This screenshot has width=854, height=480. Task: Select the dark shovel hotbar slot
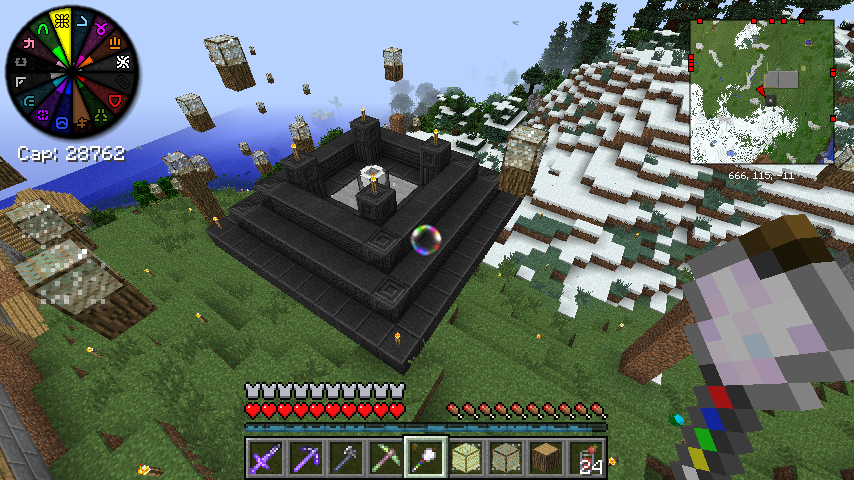[345, 457]
